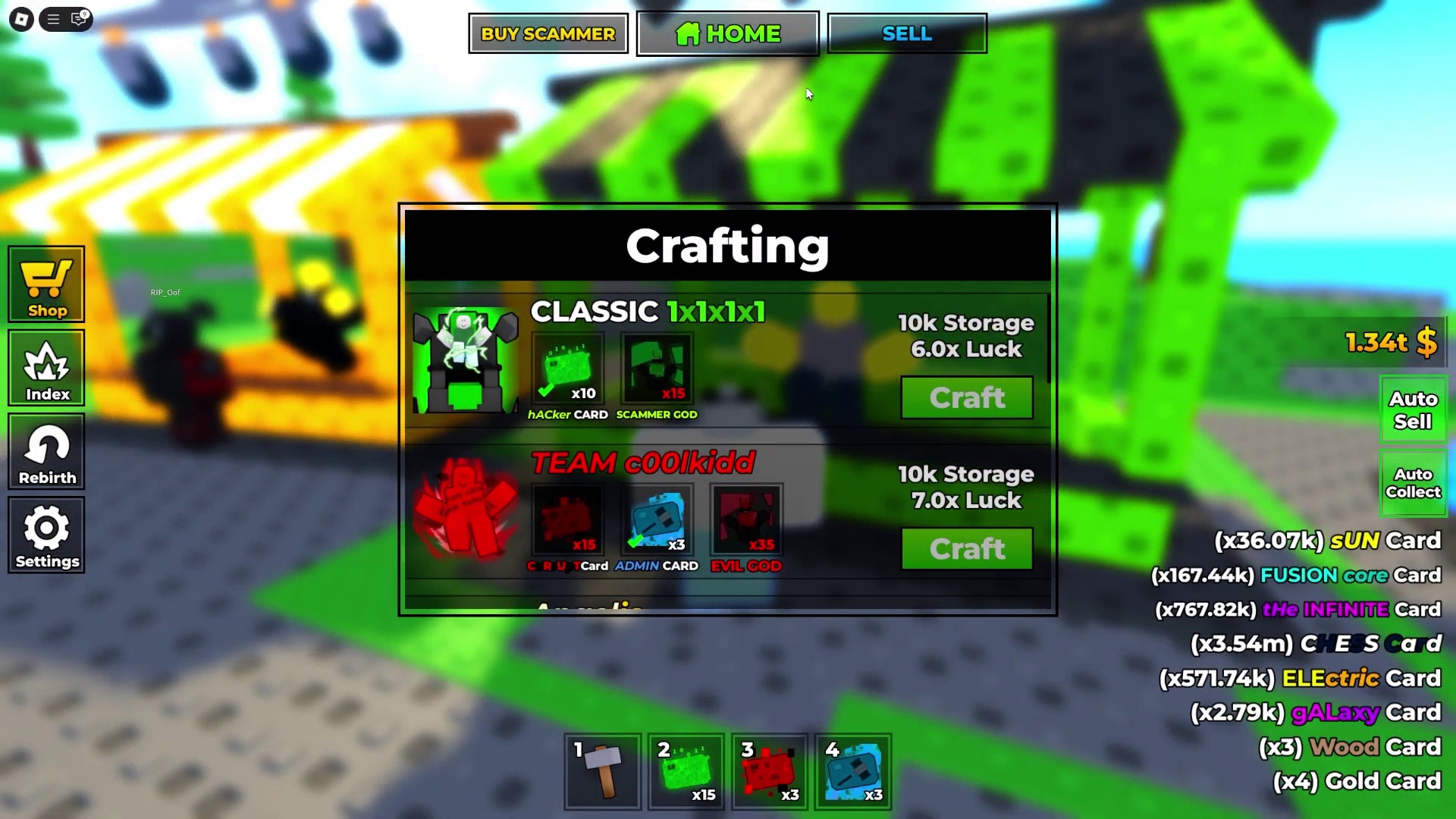Open the Index menu
This screenshot has width=1456, height=819.
tap(47, 369)
